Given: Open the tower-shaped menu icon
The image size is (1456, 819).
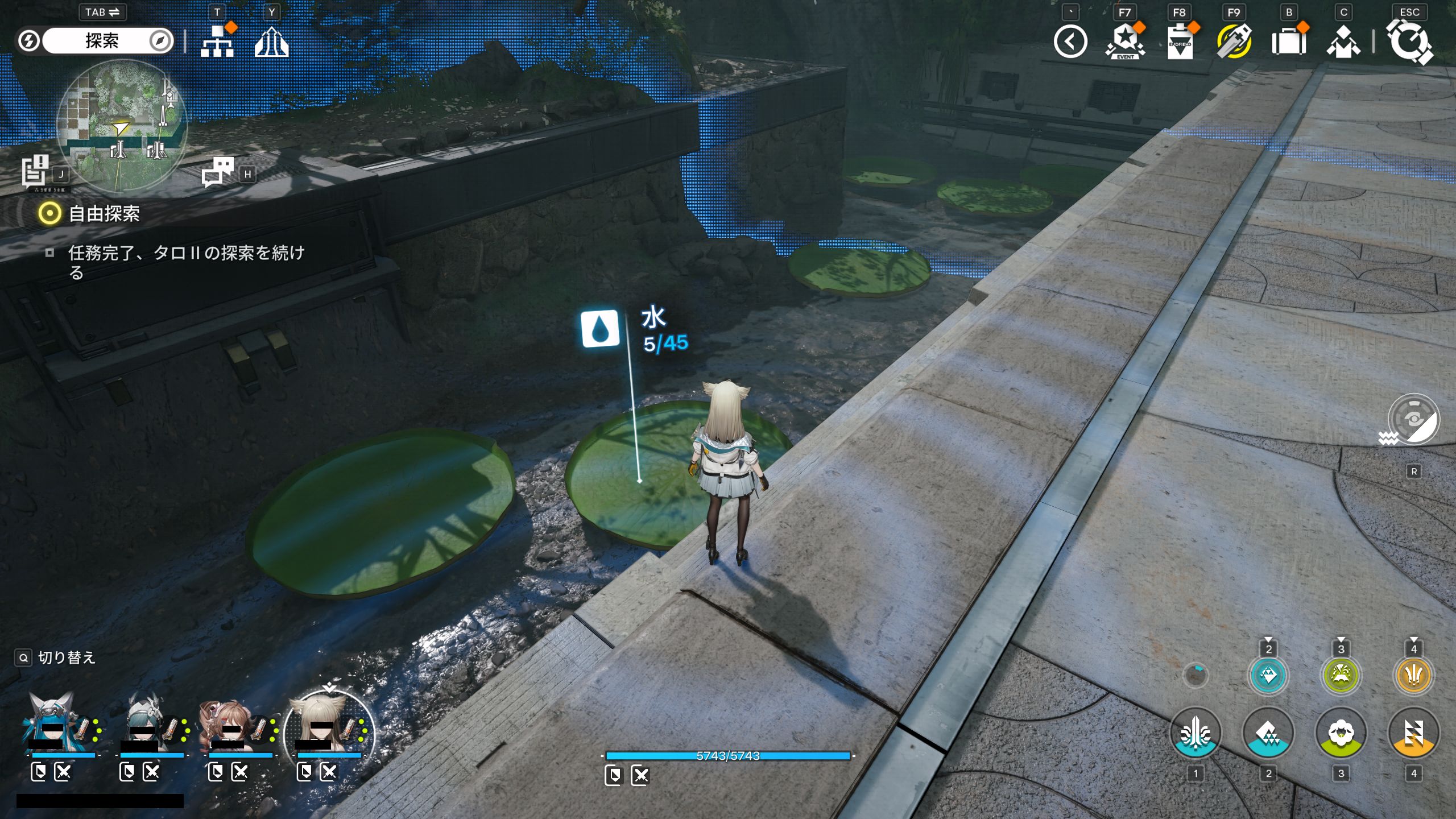Looking at the screenshot, I should coord(271,42).
